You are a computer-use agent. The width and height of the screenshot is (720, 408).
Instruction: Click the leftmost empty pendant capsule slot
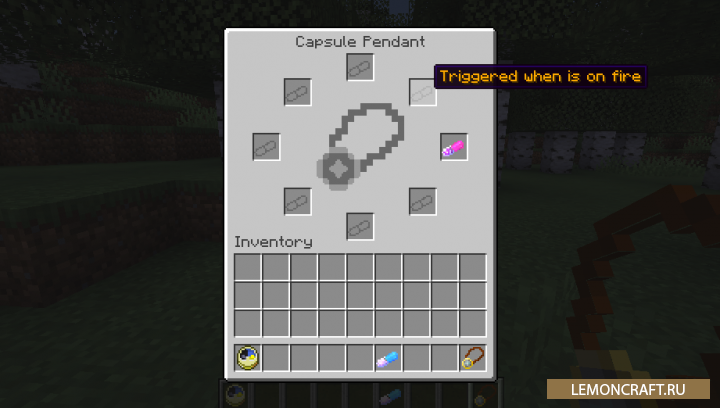[266, 147]
